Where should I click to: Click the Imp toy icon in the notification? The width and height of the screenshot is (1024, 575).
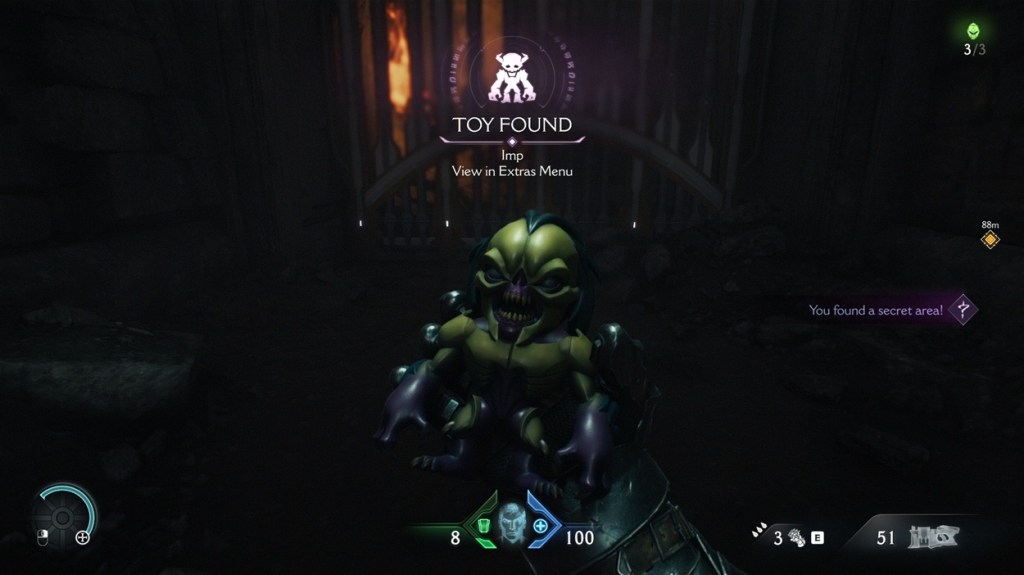click(x=511, y=77)
